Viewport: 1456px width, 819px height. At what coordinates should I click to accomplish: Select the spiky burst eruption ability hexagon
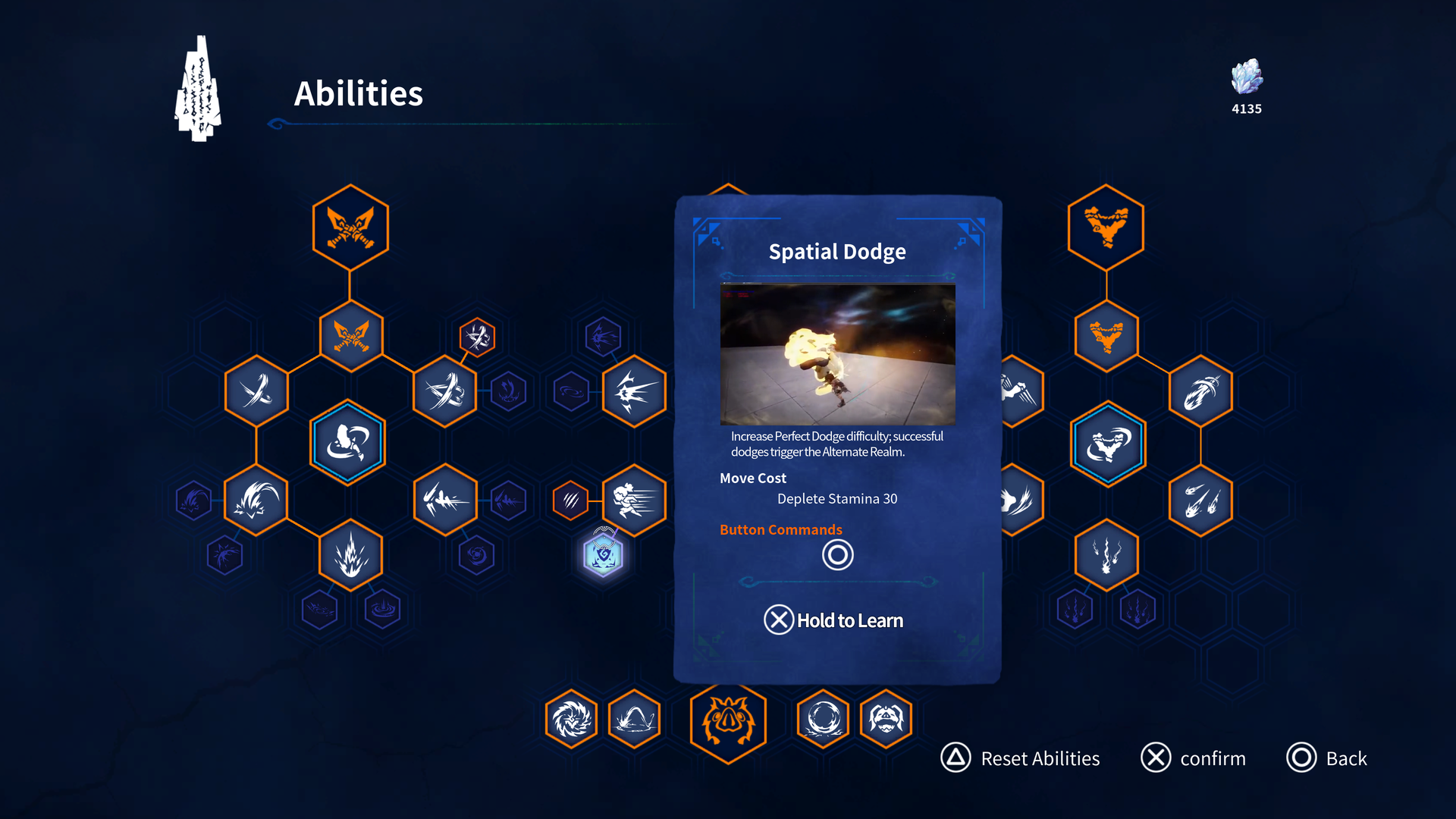click(350, 555)
